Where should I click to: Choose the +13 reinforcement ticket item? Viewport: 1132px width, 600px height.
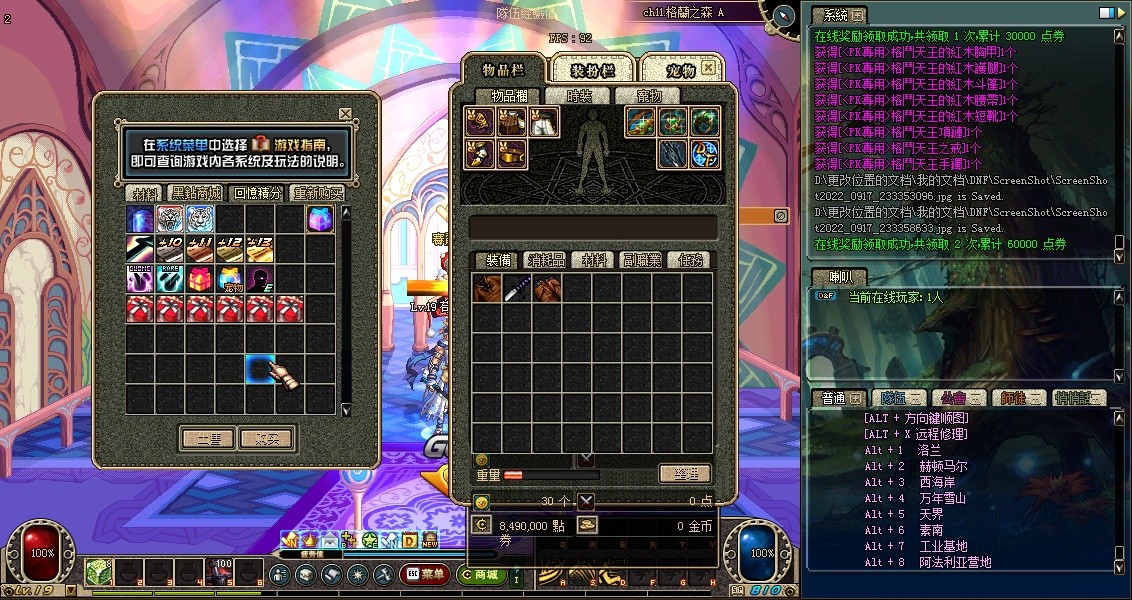click(261, 249)
